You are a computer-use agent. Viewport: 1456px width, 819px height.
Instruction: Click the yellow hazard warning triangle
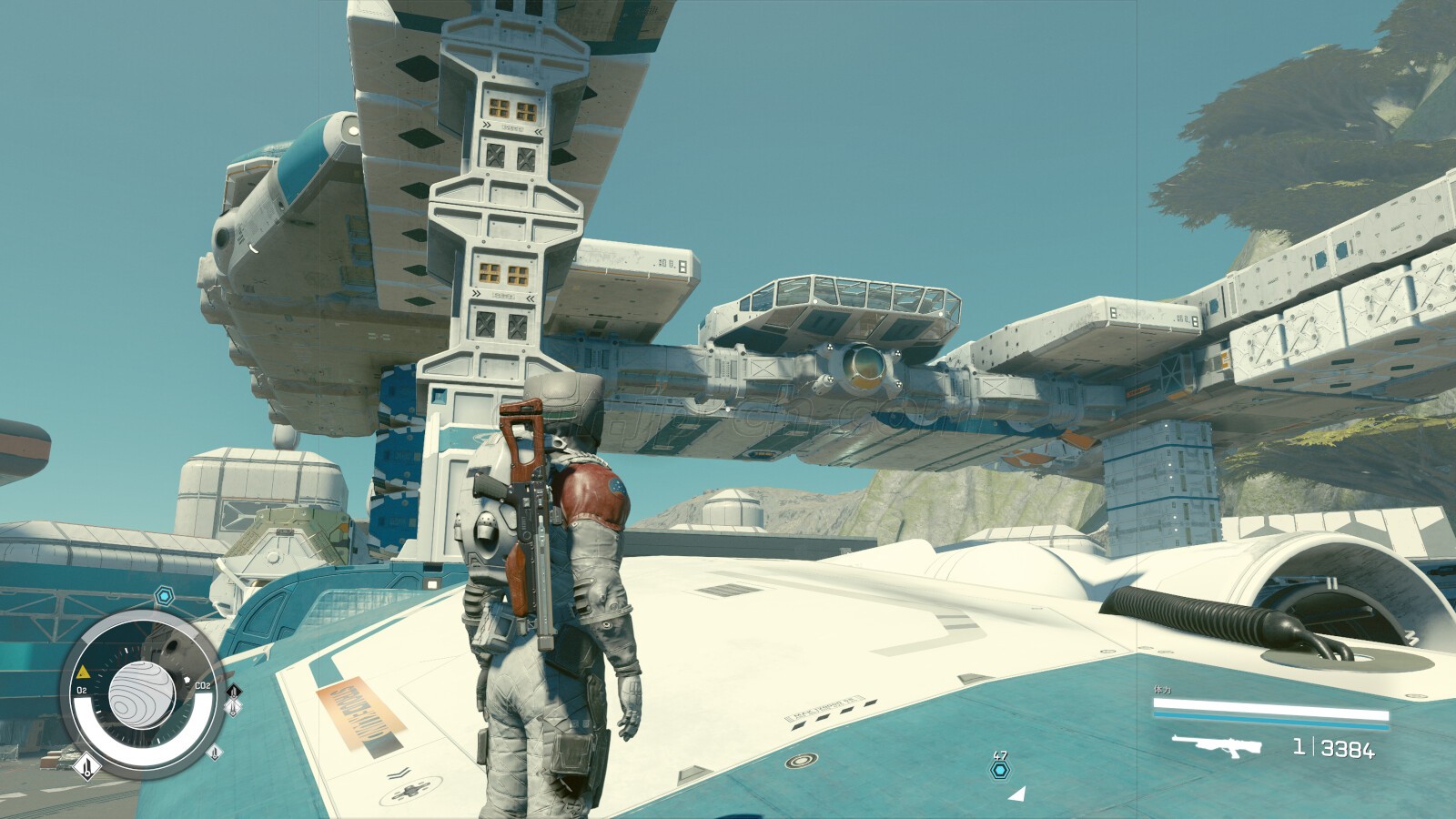coord(83,672)
